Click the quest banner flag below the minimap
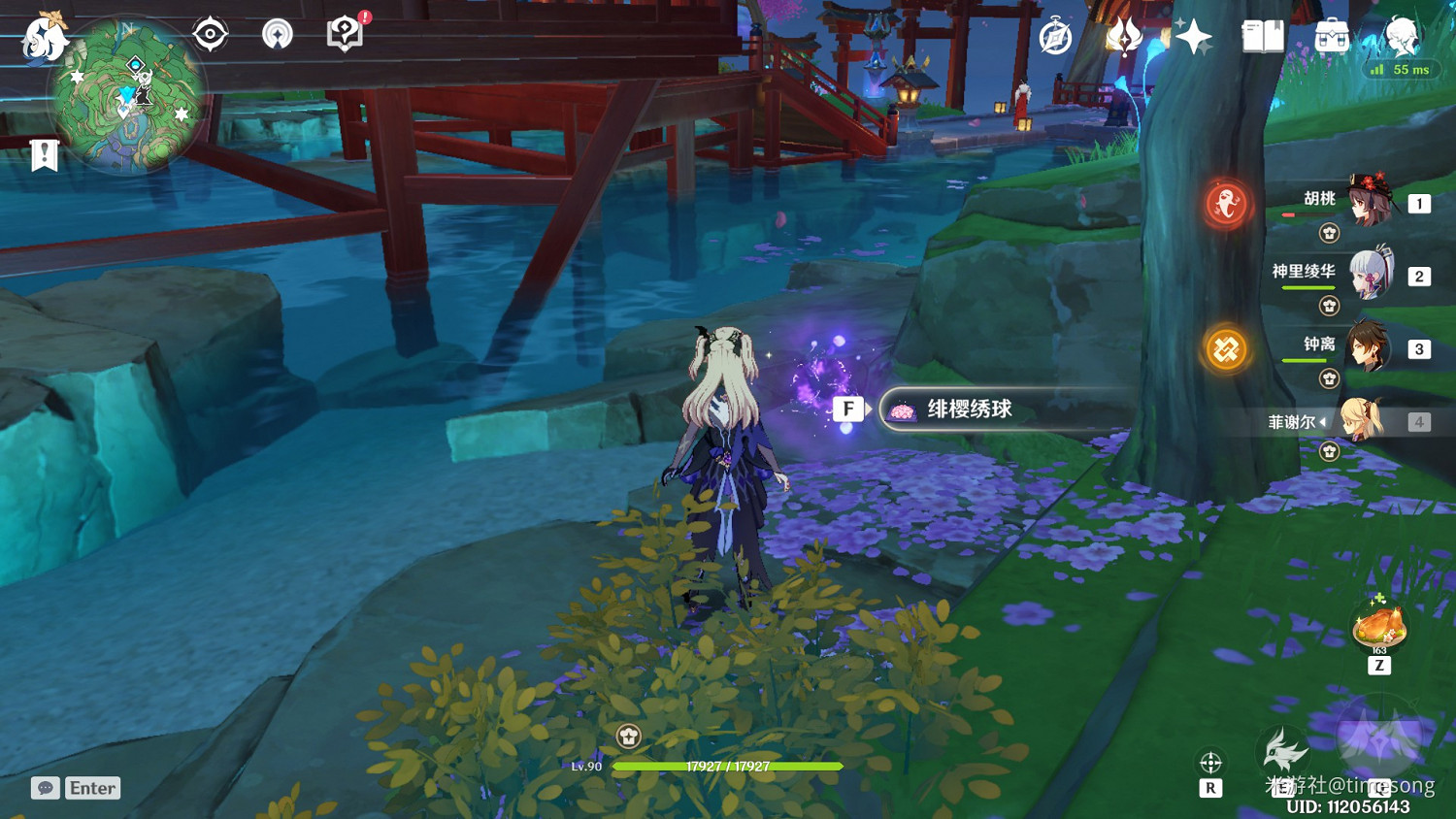The height and width of the screenshot is (819, 1456). click(x=42, y=153)
